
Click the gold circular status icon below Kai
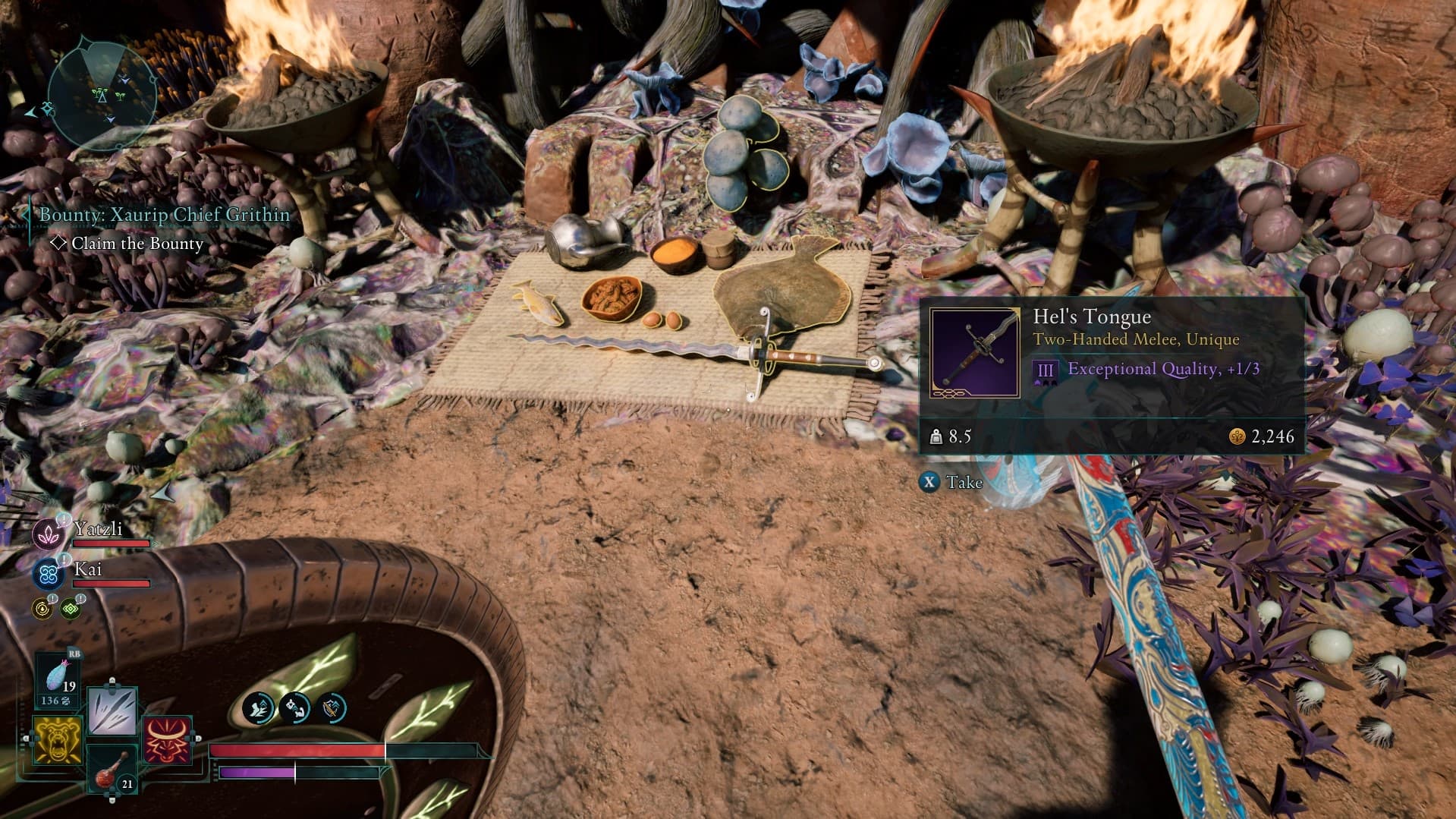click(x=42, y=608)
